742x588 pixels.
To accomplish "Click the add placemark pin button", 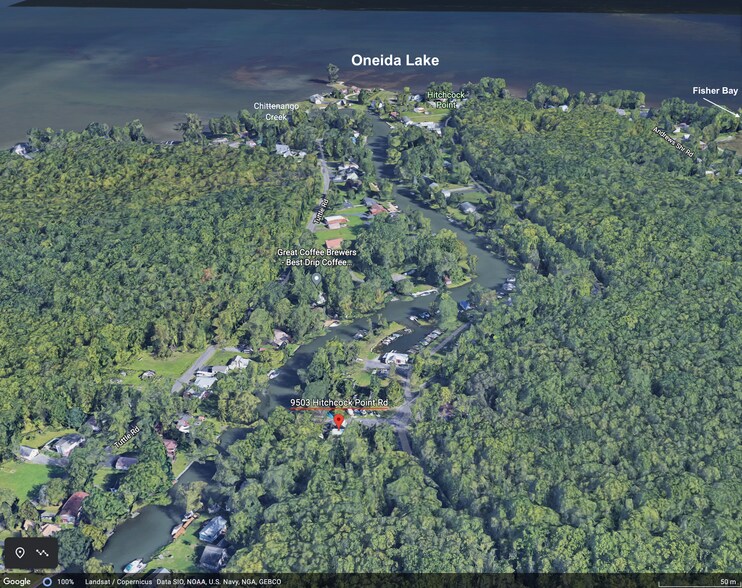I will coord(20,552).
